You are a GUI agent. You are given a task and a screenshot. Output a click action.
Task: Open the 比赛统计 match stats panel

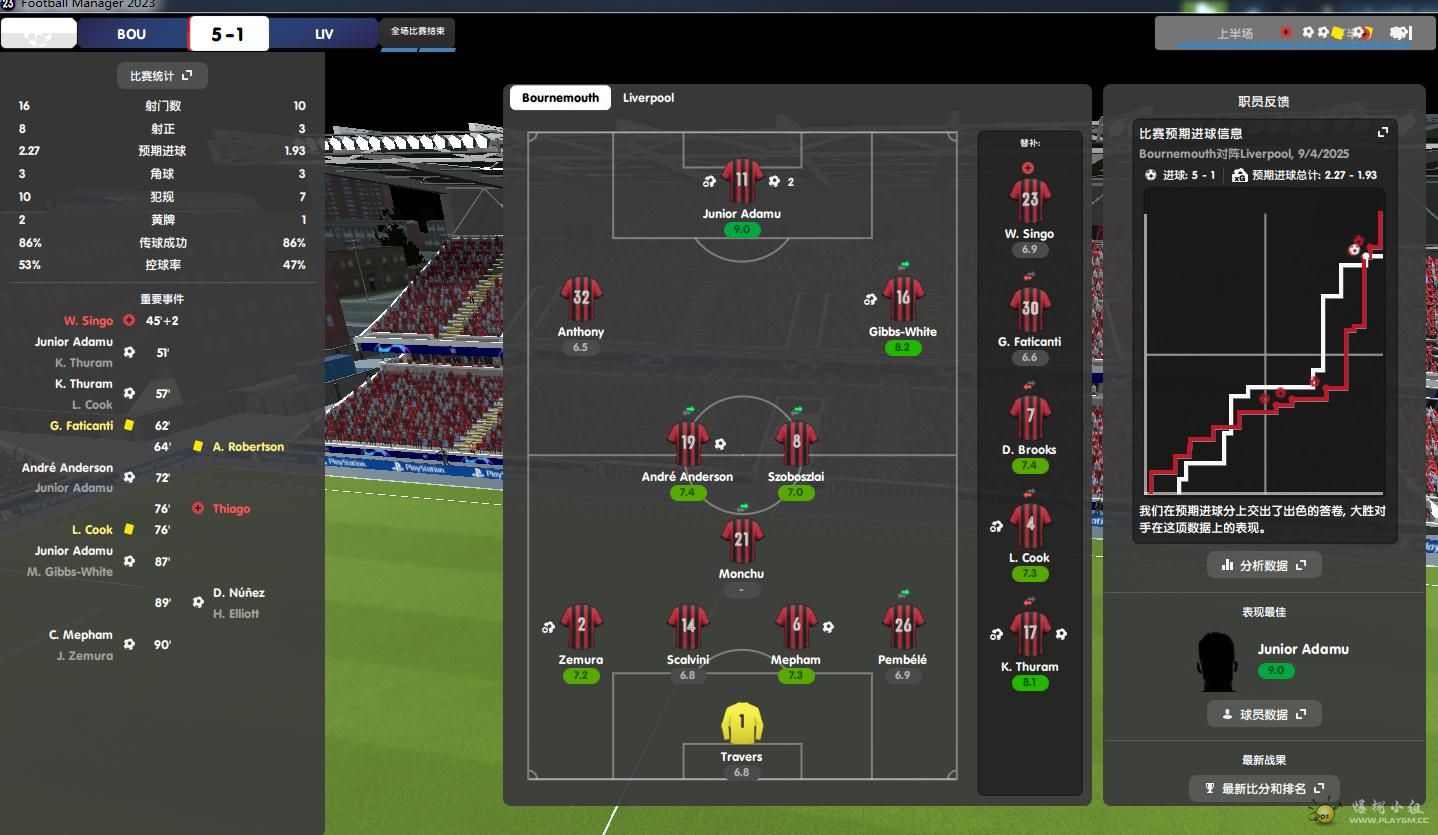tap(161, 76)
